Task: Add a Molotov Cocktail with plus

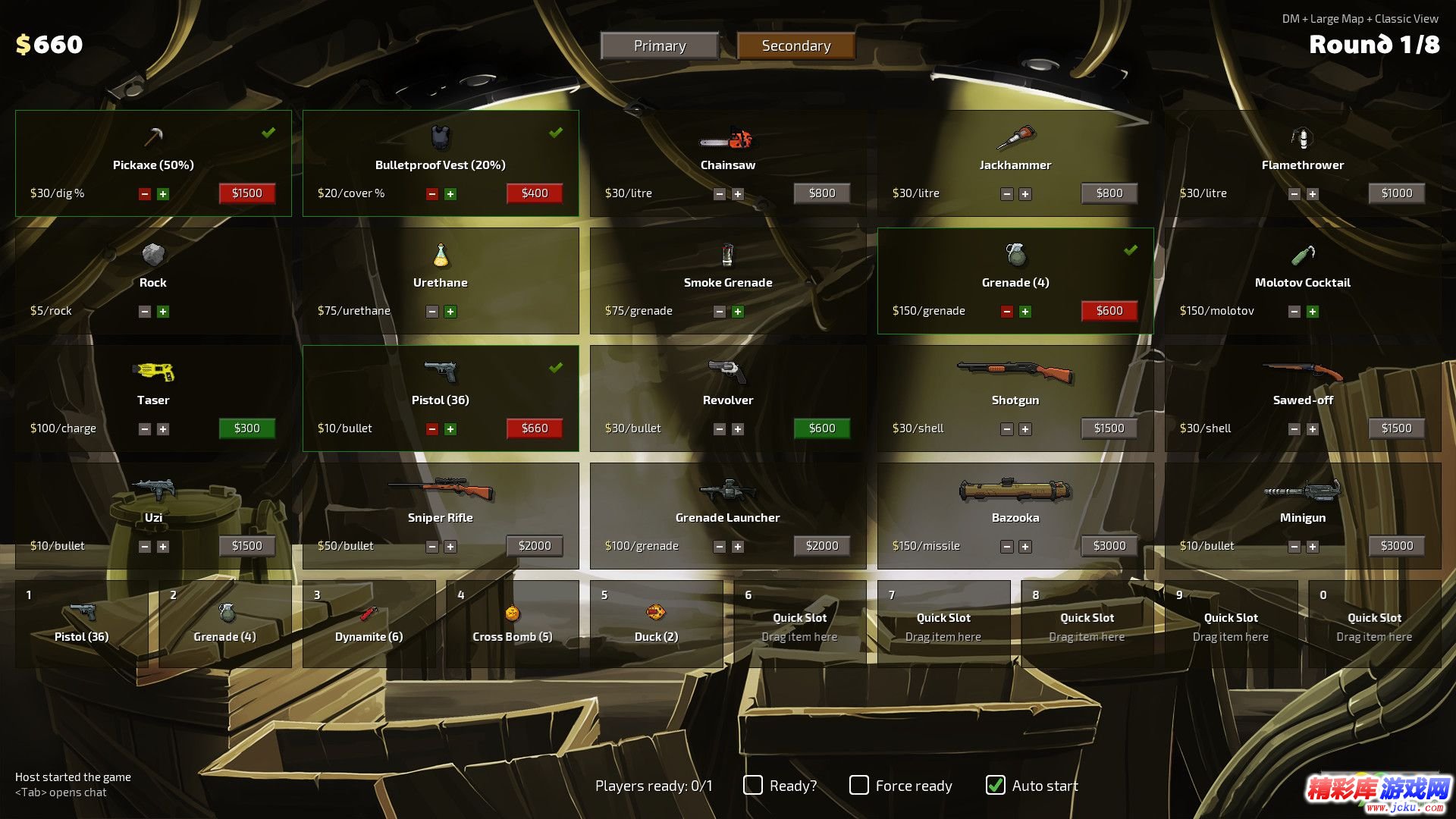Action: tap(1312, 312)
